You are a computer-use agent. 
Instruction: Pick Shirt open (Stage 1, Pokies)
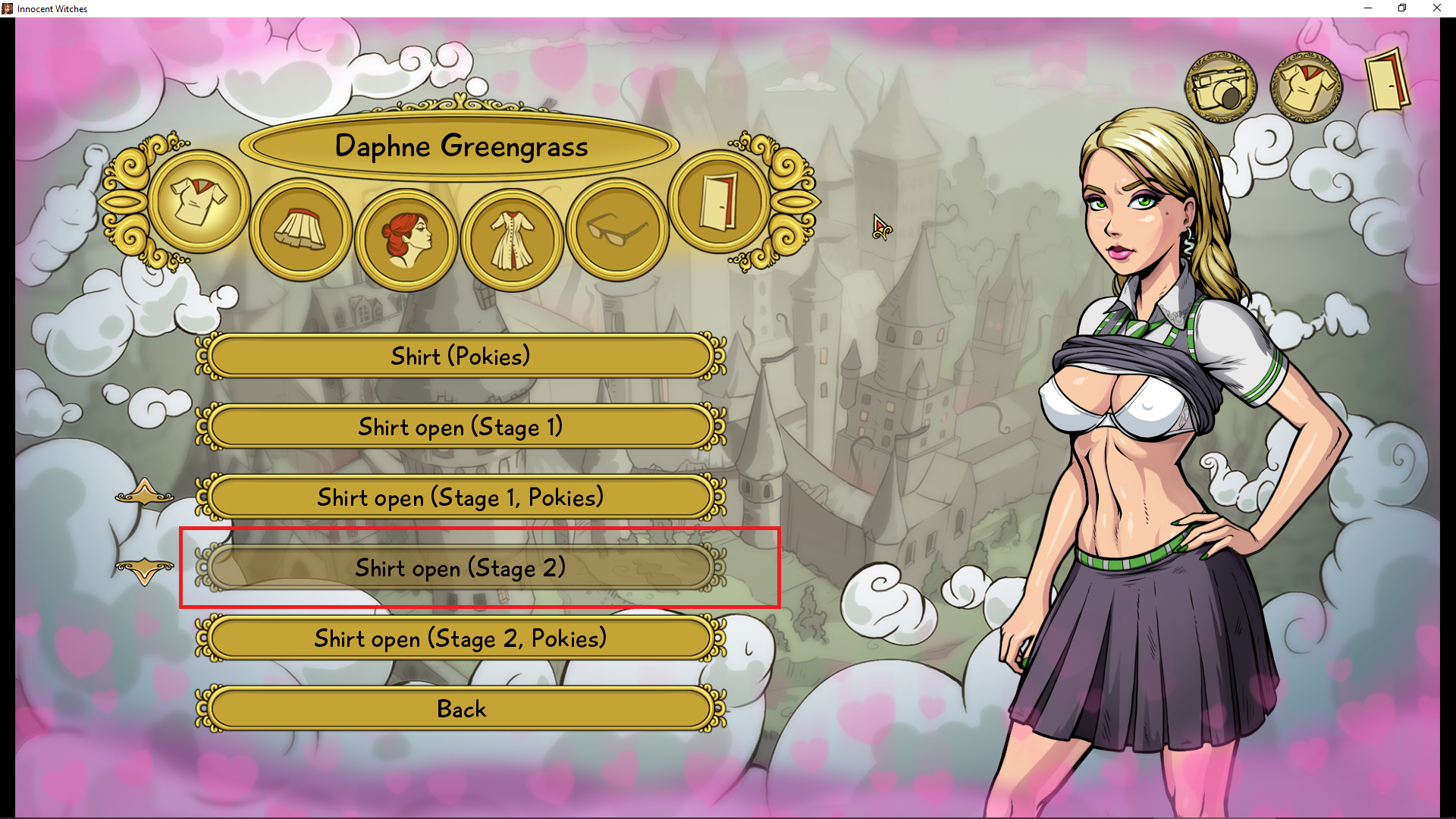(x=460, y=497)
